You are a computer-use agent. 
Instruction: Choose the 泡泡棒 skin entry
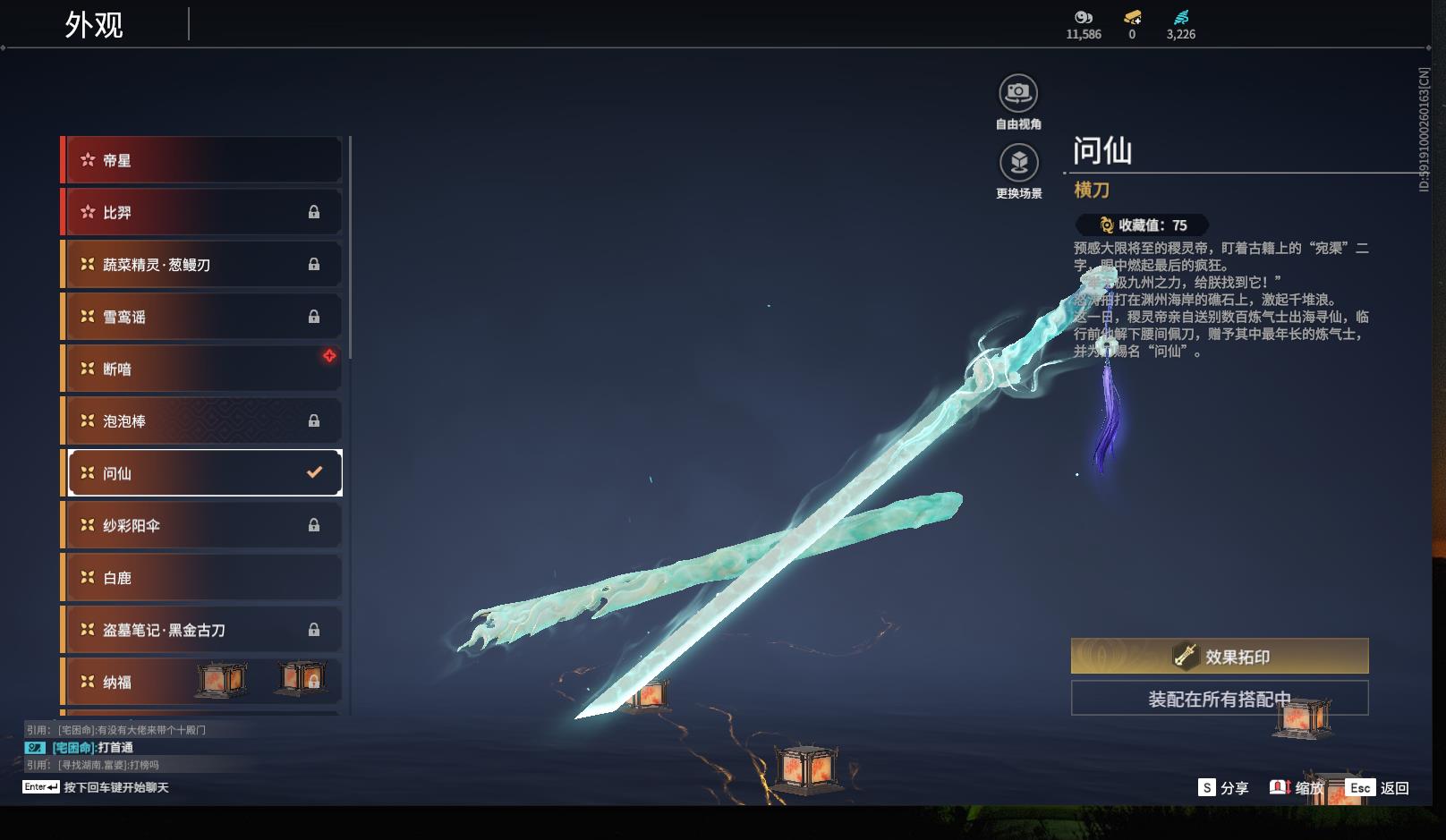(202, 420)
